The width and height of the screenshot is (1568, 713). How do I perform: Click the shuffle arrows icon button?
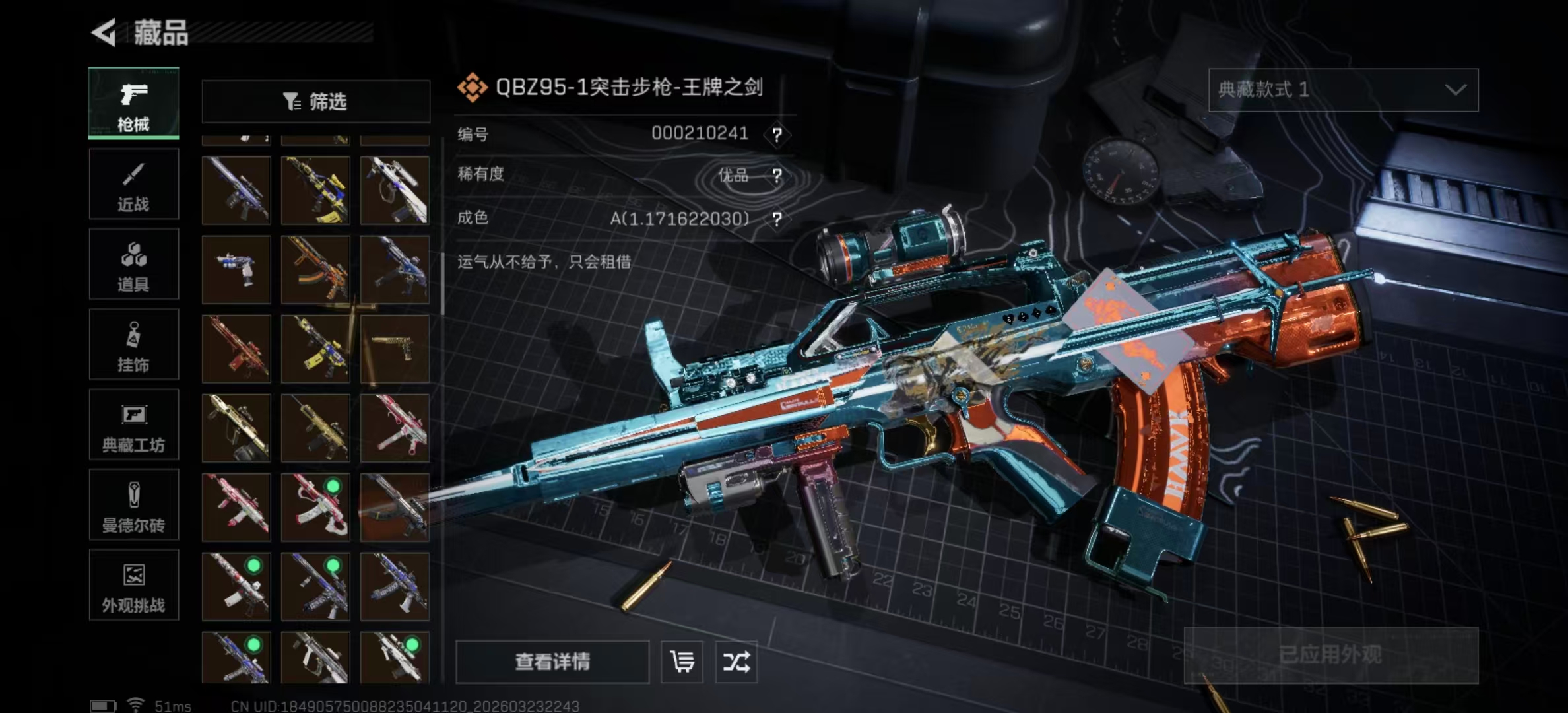pos(736,662)
